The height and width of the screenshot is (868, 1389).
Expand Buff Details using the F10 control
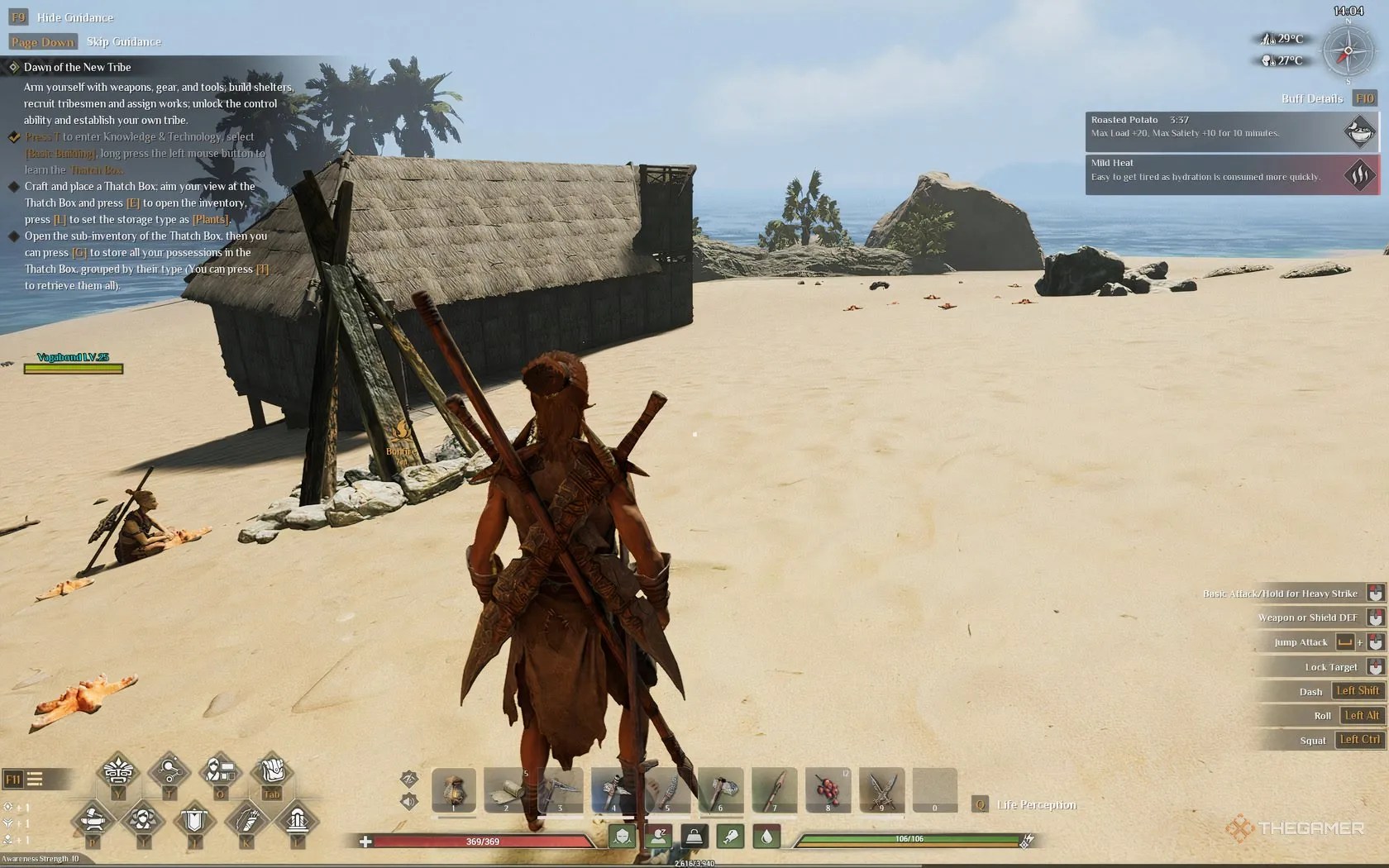1365,98
